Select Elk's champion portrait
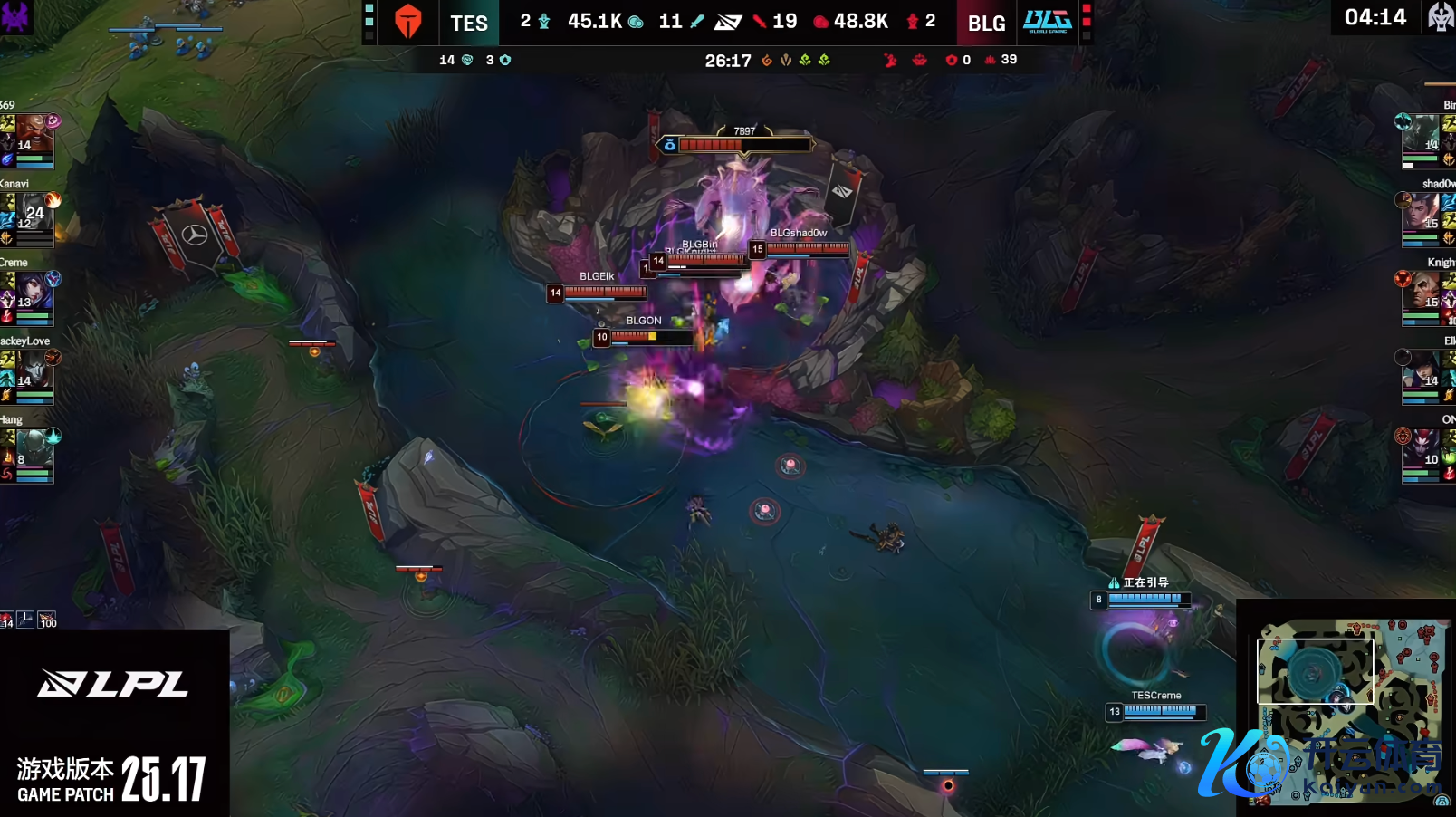This screenshot has height=817, width=1456. 1421,370
